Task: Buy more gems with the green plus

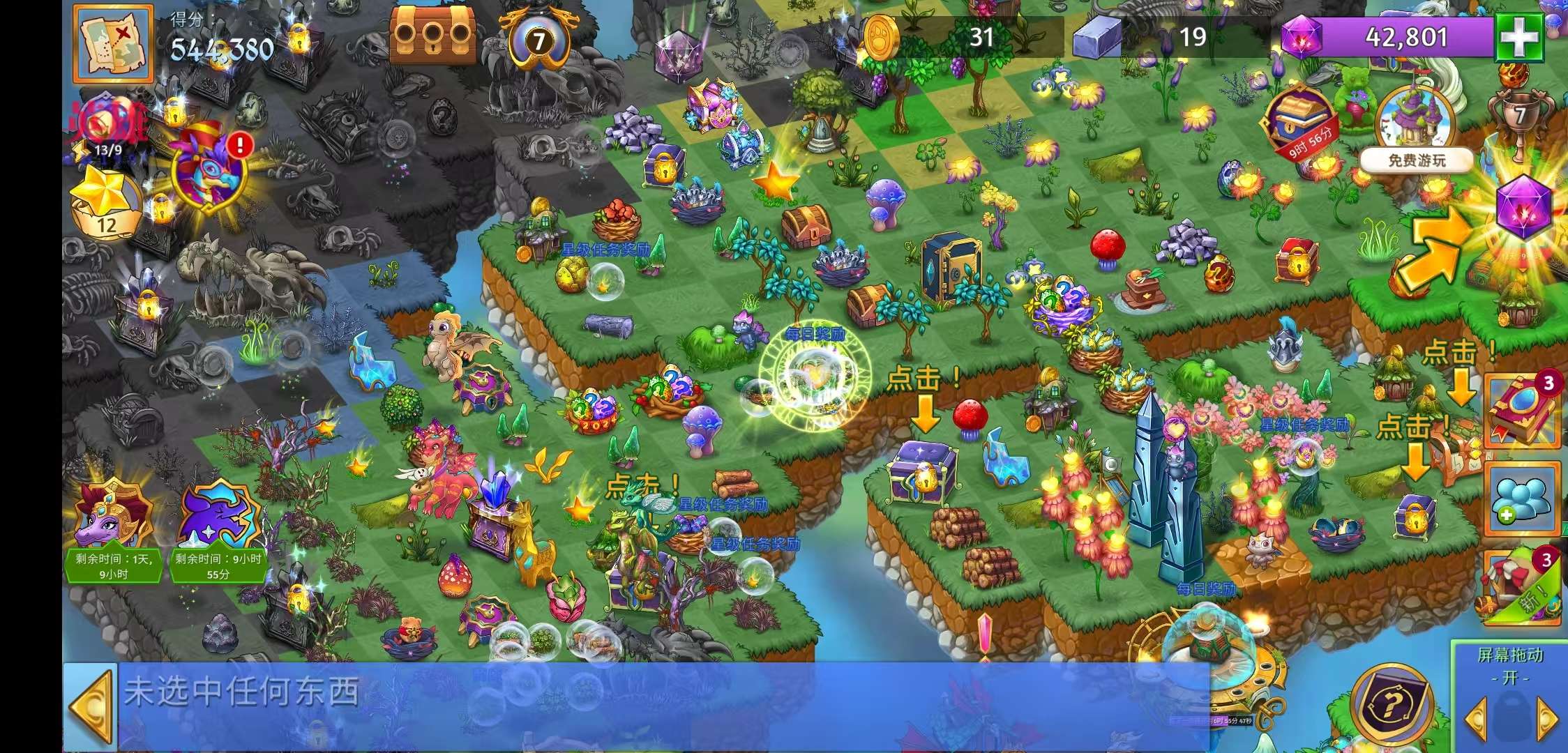Action: click(x=1518, y=38)
